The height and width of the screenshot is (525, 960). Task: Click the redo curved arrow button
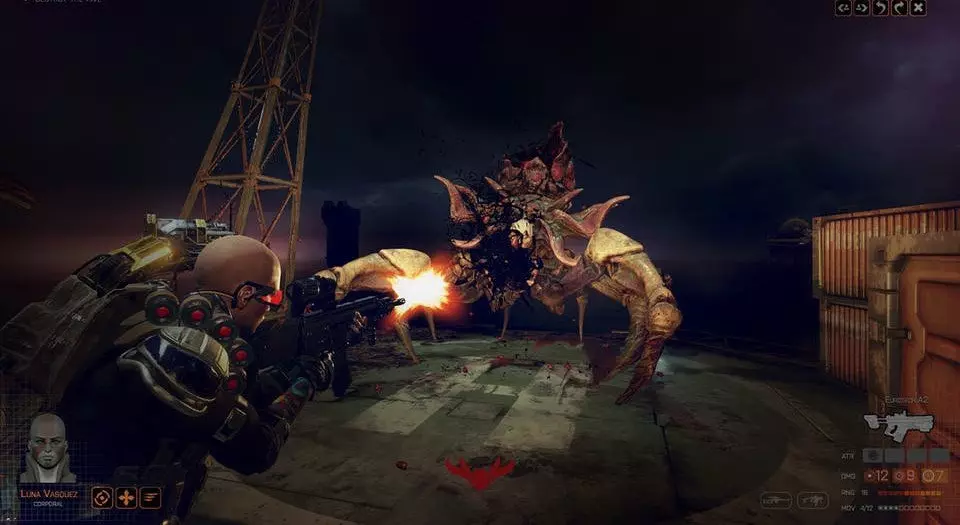point(899,8)
